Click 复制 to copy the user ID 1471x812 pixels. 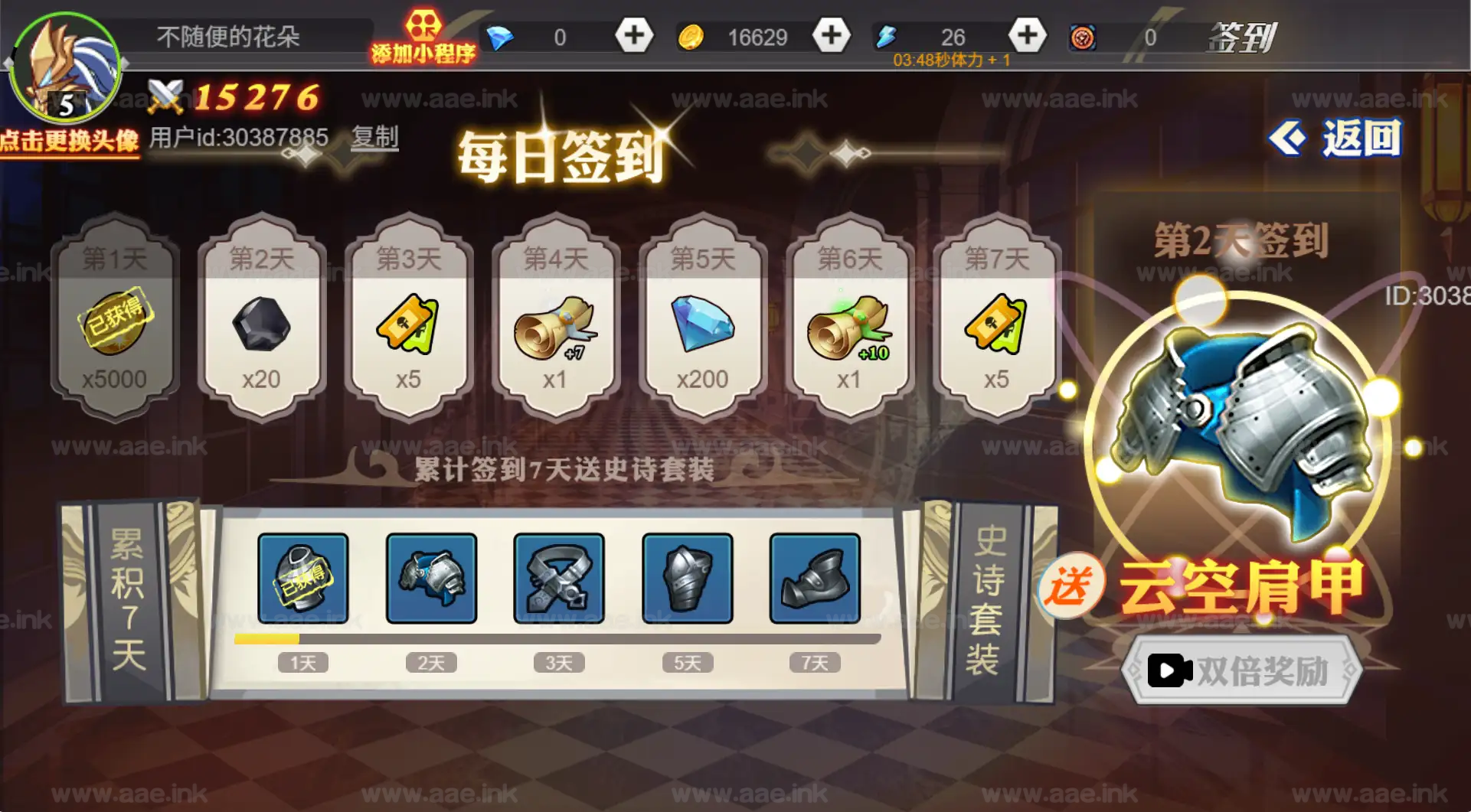click(x=374, y=136)
